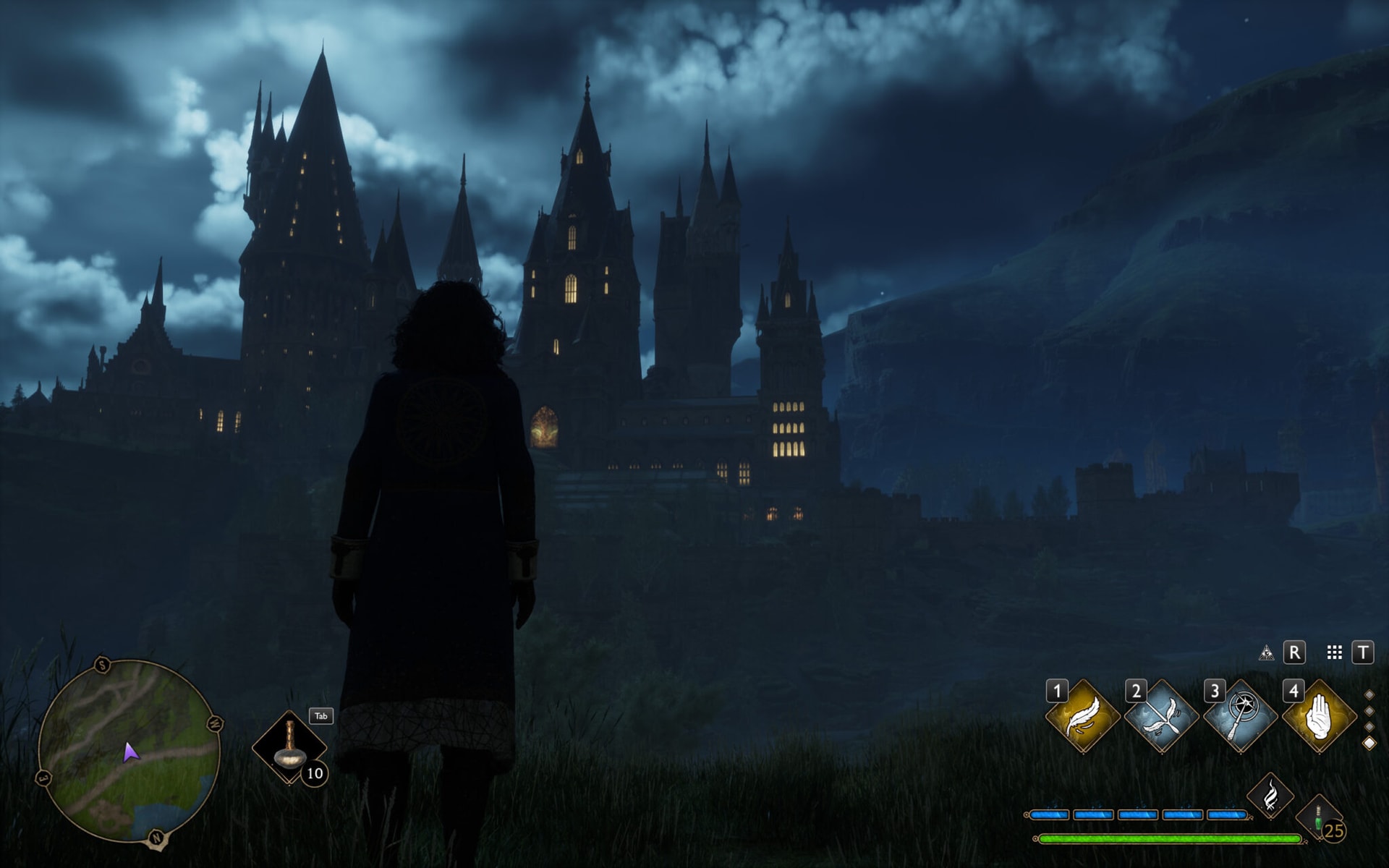1389x868 pixels.
Task: Select the wand spell in slot 3
Action: [1240, 715]
